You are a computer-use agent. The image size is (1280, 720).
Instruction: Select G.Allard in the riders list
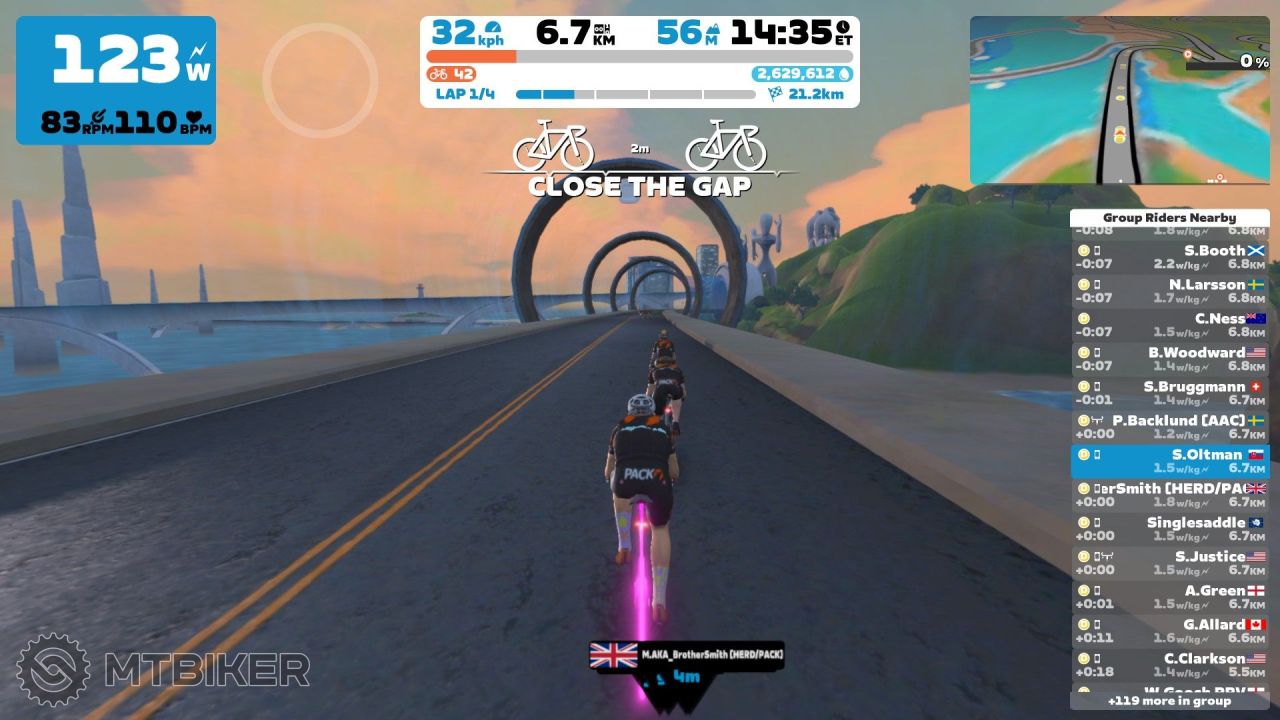click(1169, 631)
